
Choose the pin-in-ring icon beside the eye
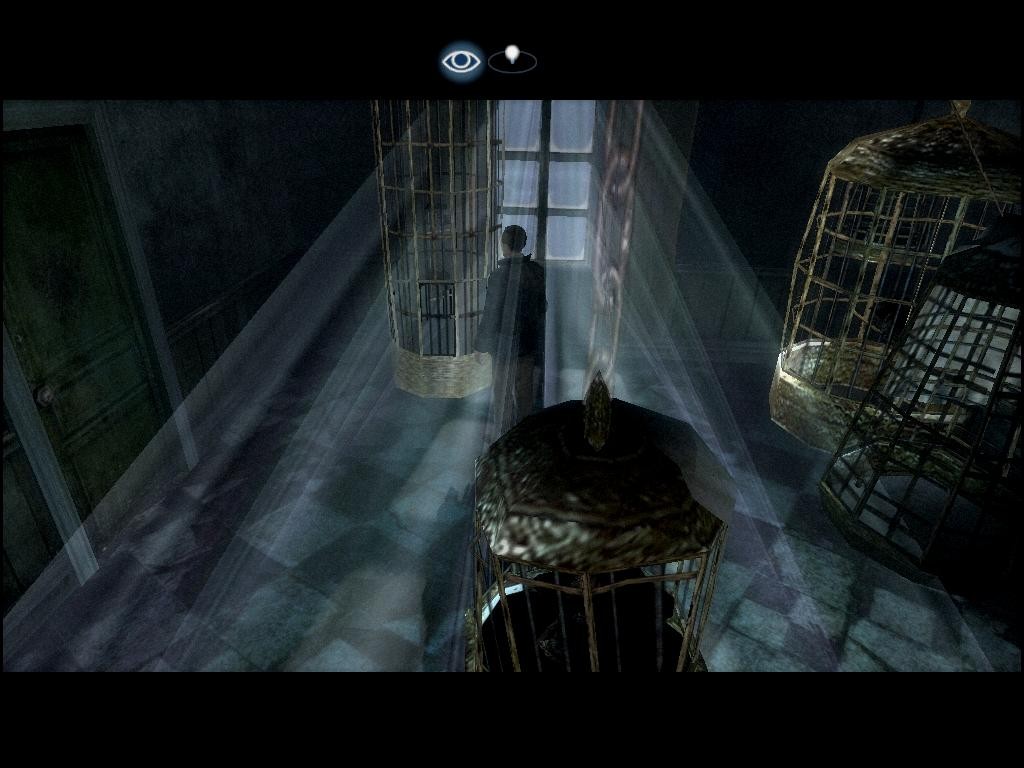(x=513, y=60)
